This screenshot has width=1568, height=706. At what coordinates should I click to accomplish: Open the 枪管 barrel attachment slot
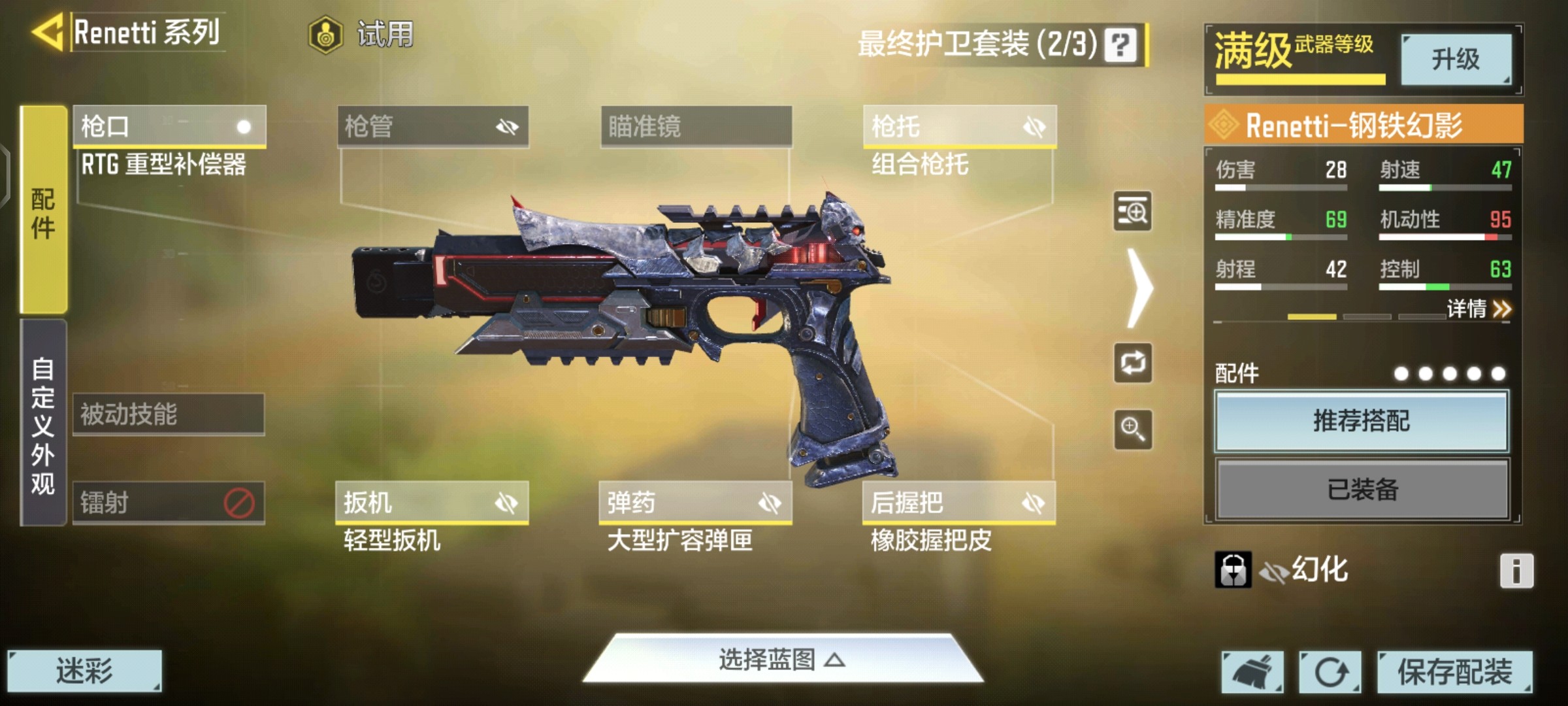click(x=433, y=126)
